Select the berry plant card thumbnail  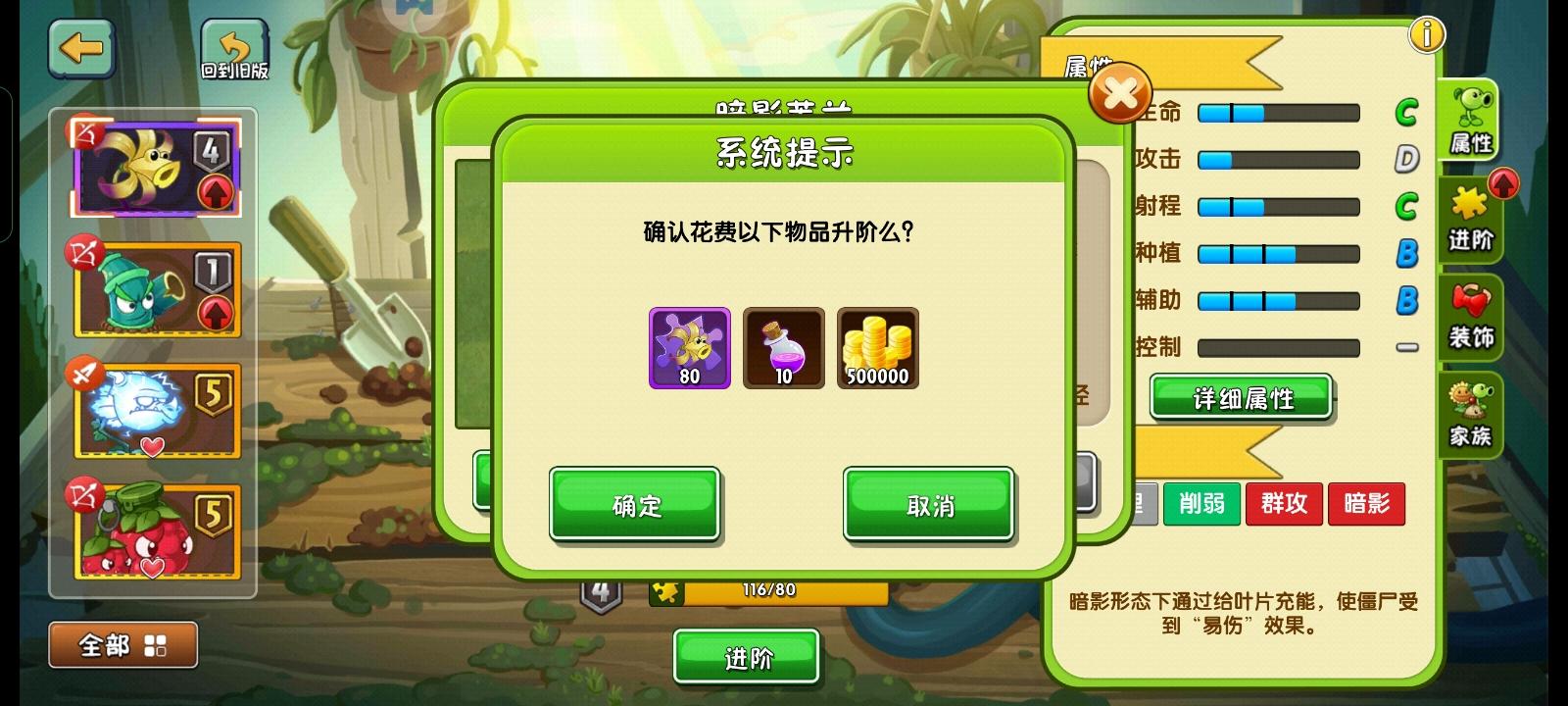tap(157, 529)
